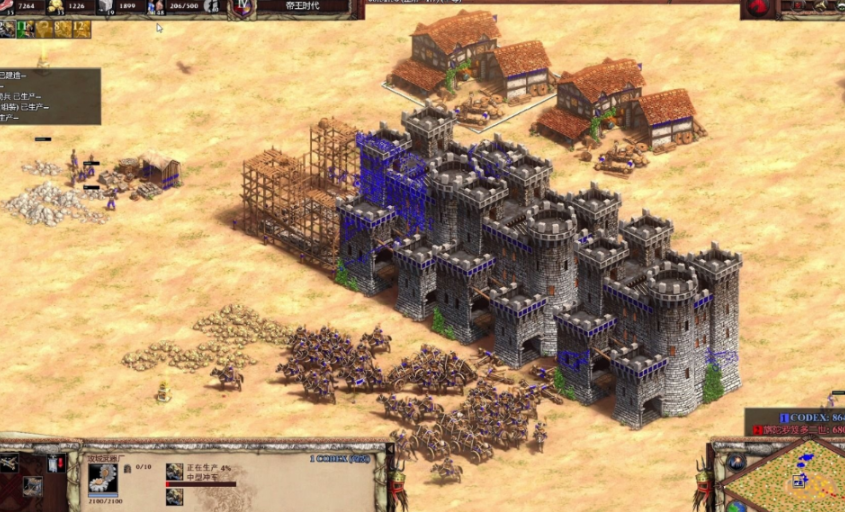Image resolution: width=845 pixels, height=512 pixels.
Task: Click the red button in top-right menu bar
Action: [x=758, y=8]
